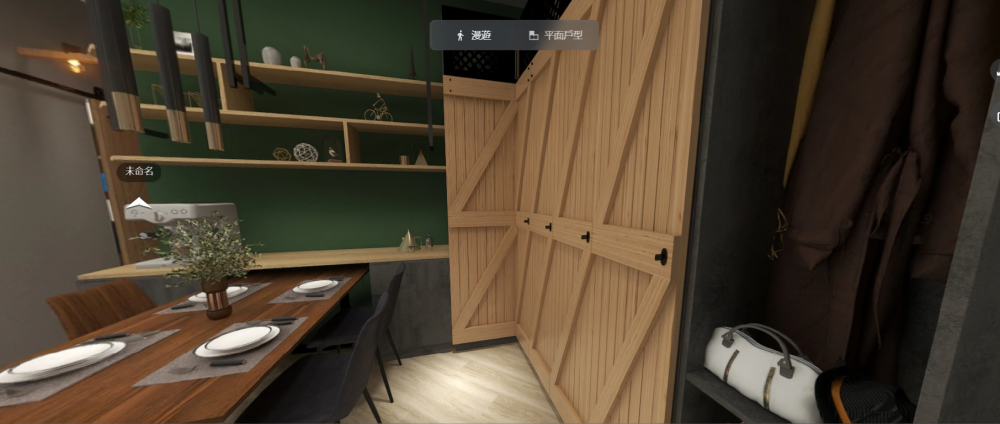Select the 未命名 hotspot label
Viewport: 1000px width, 424px height.
pos(139,171)
